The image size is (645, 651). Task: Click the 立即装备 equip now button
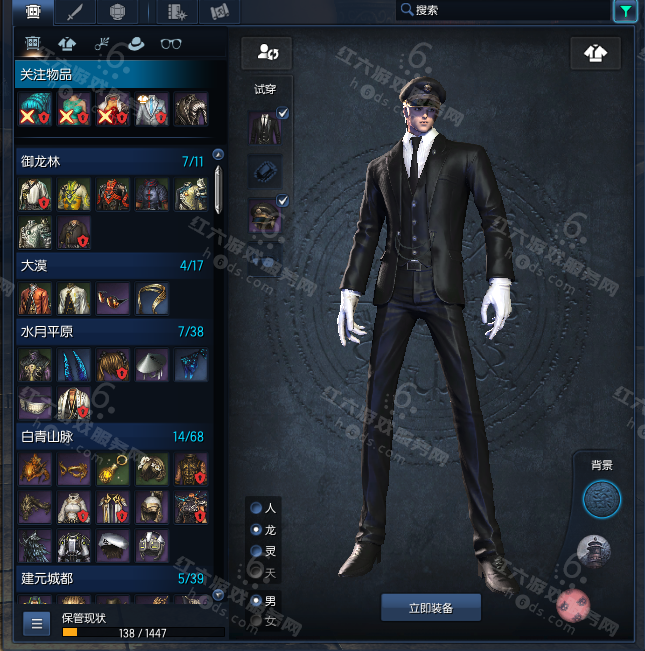click(x=431, y=607)
